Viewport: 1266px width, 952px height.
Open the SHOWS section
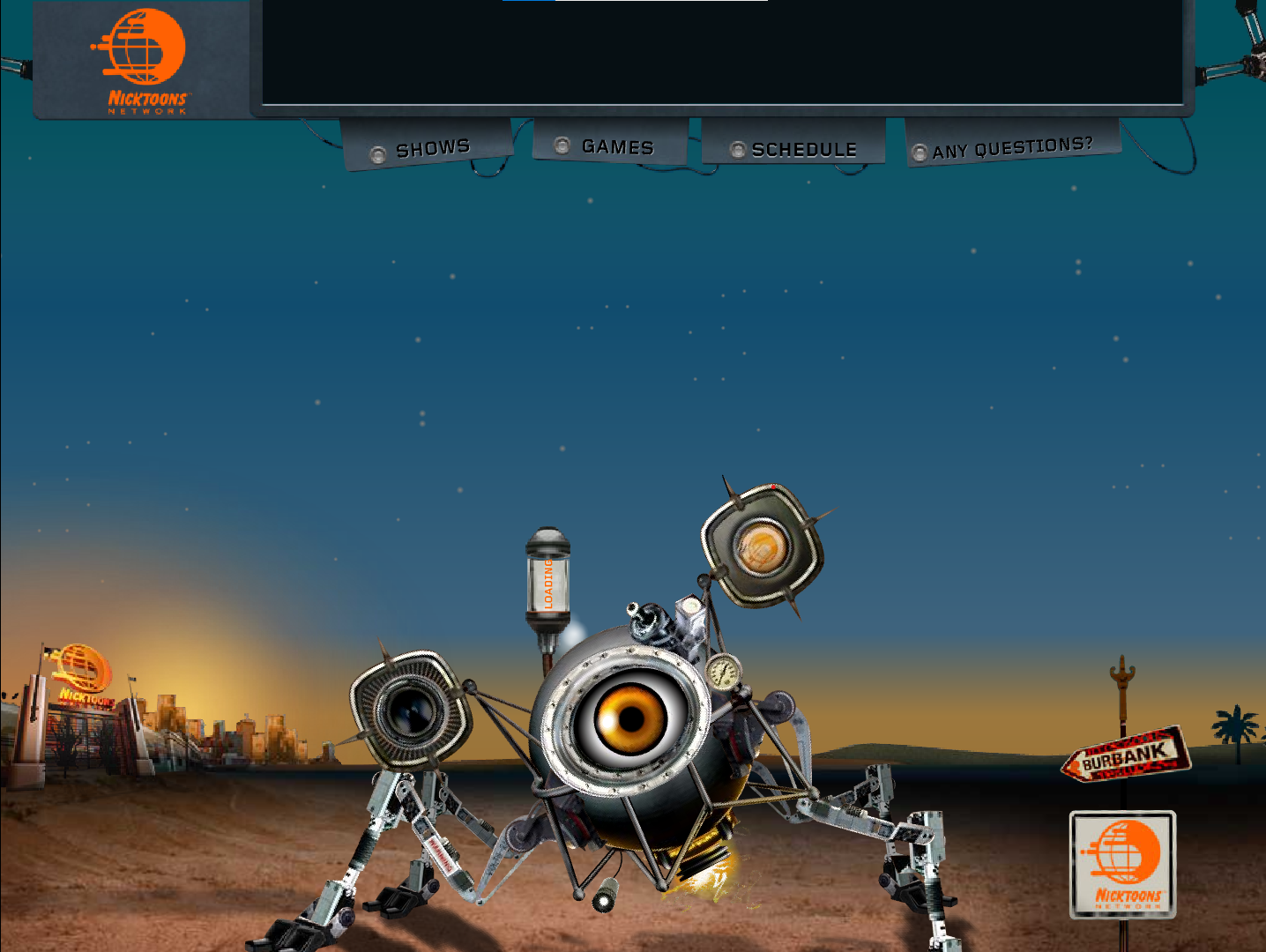coord(434,146)
